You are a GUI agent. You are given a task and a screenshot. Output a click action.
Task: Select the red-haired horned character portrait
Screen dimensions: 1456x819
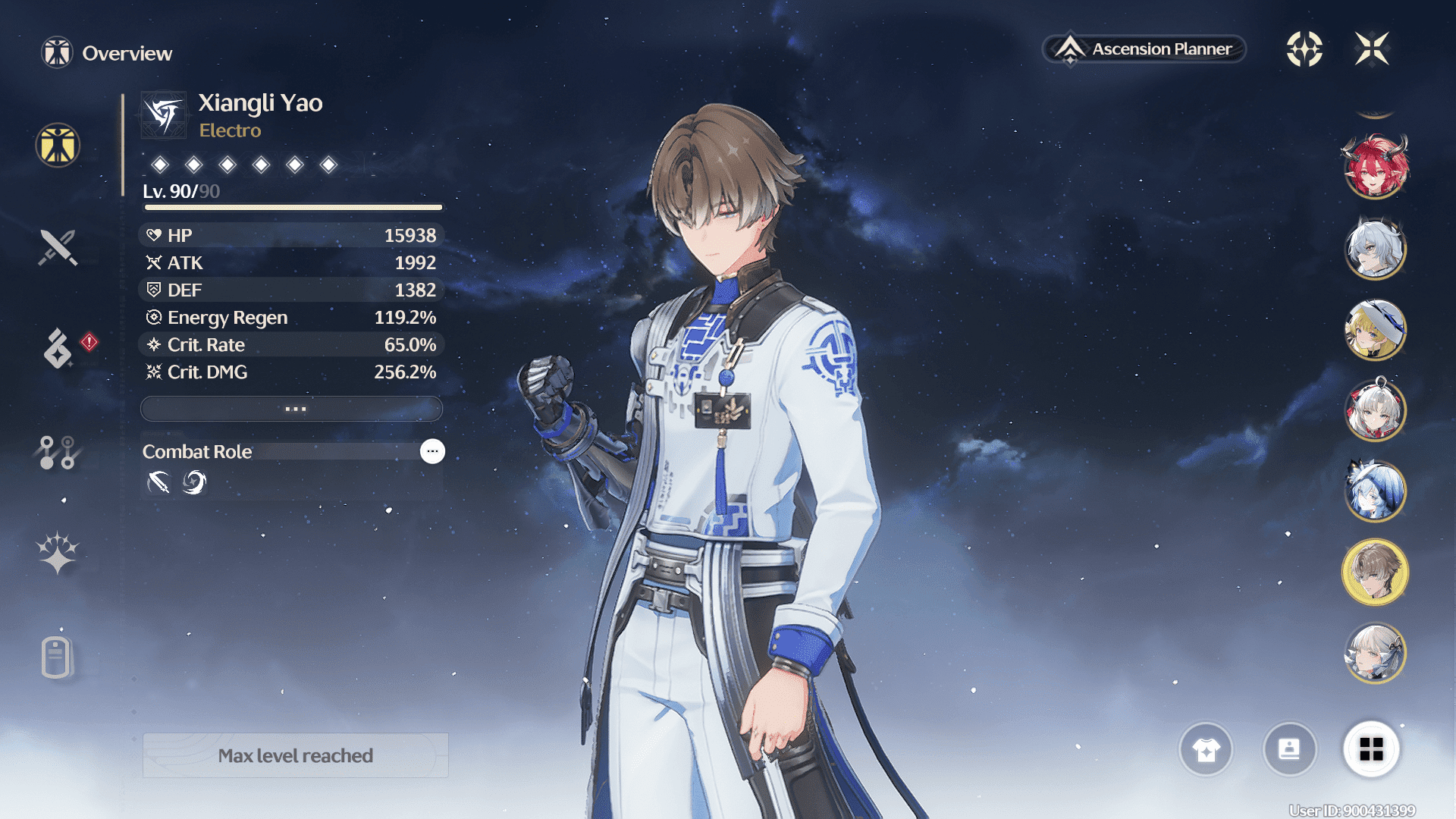coord(1375,167)
